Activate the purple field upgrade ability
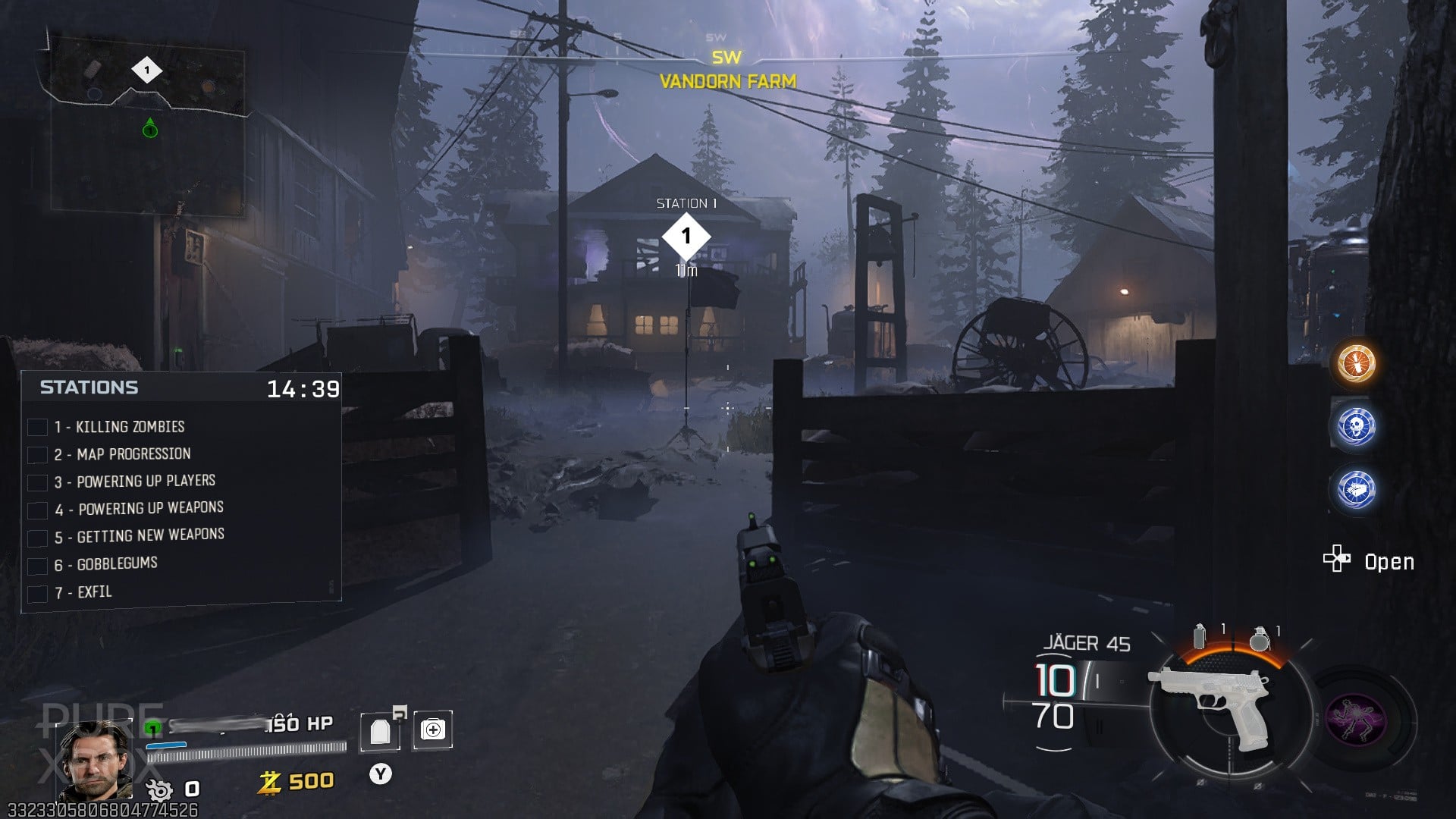The image size is (1456, 819). tap(1357, 718)
